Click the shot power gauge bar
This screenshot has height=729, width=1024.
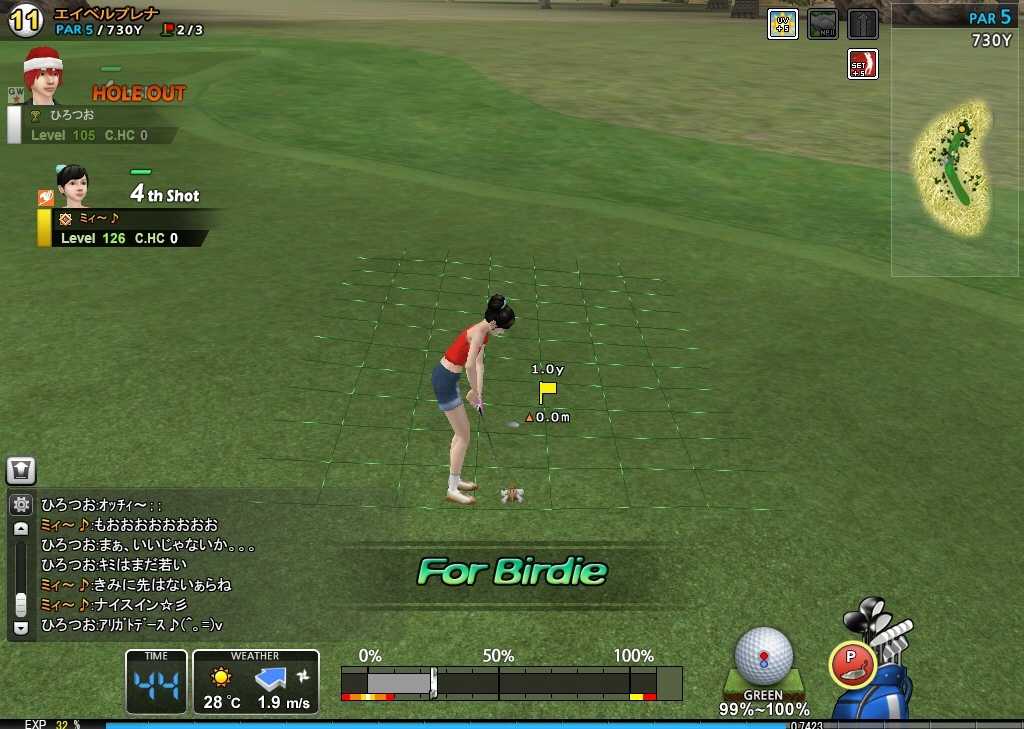pyautogui.click(x=511, y=683)
